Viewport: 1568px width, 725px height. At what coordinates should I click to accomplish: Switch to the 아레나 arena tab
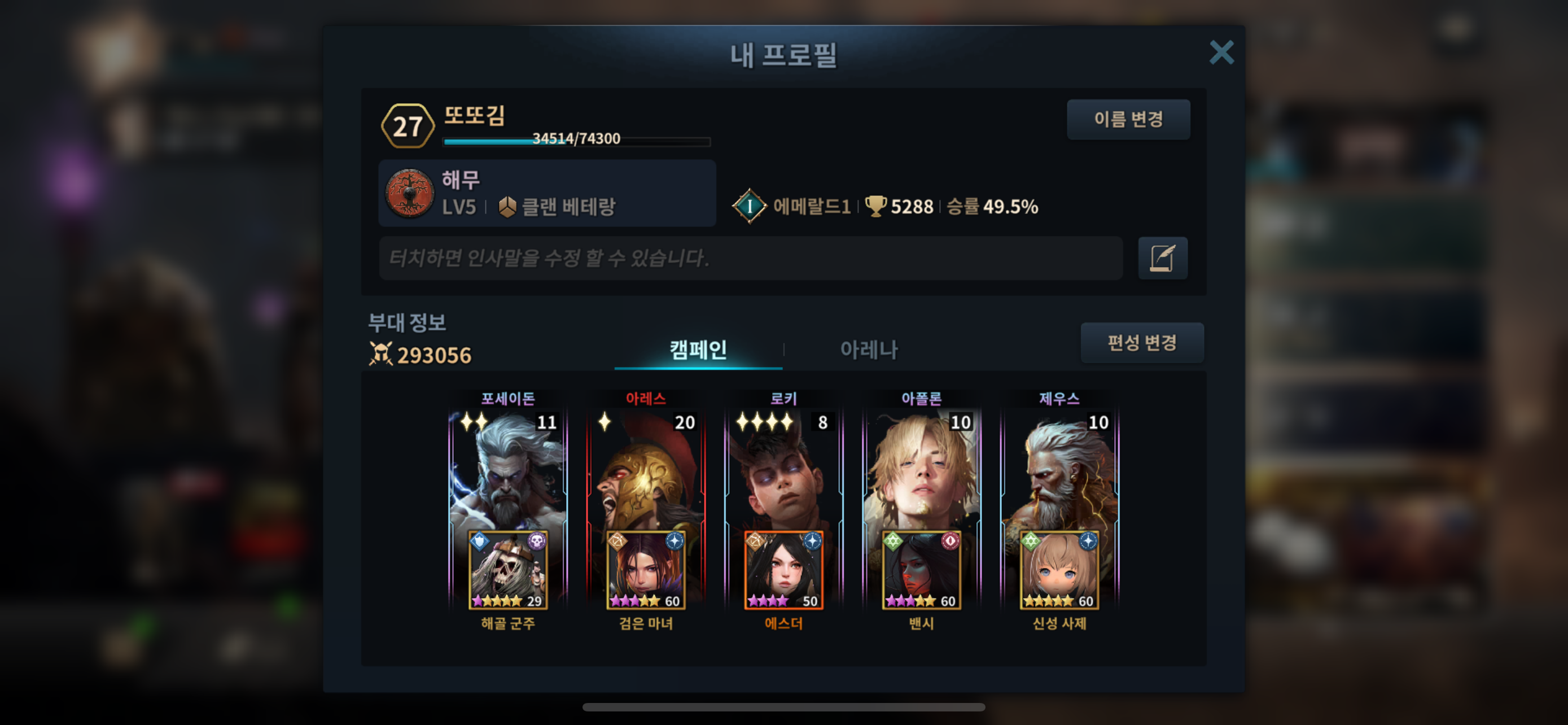(869, 350)
